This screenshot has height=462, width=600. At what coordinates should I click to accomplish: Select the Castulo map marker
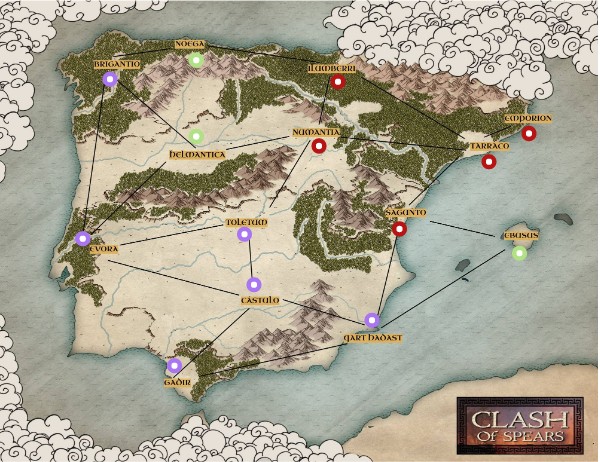253,284
